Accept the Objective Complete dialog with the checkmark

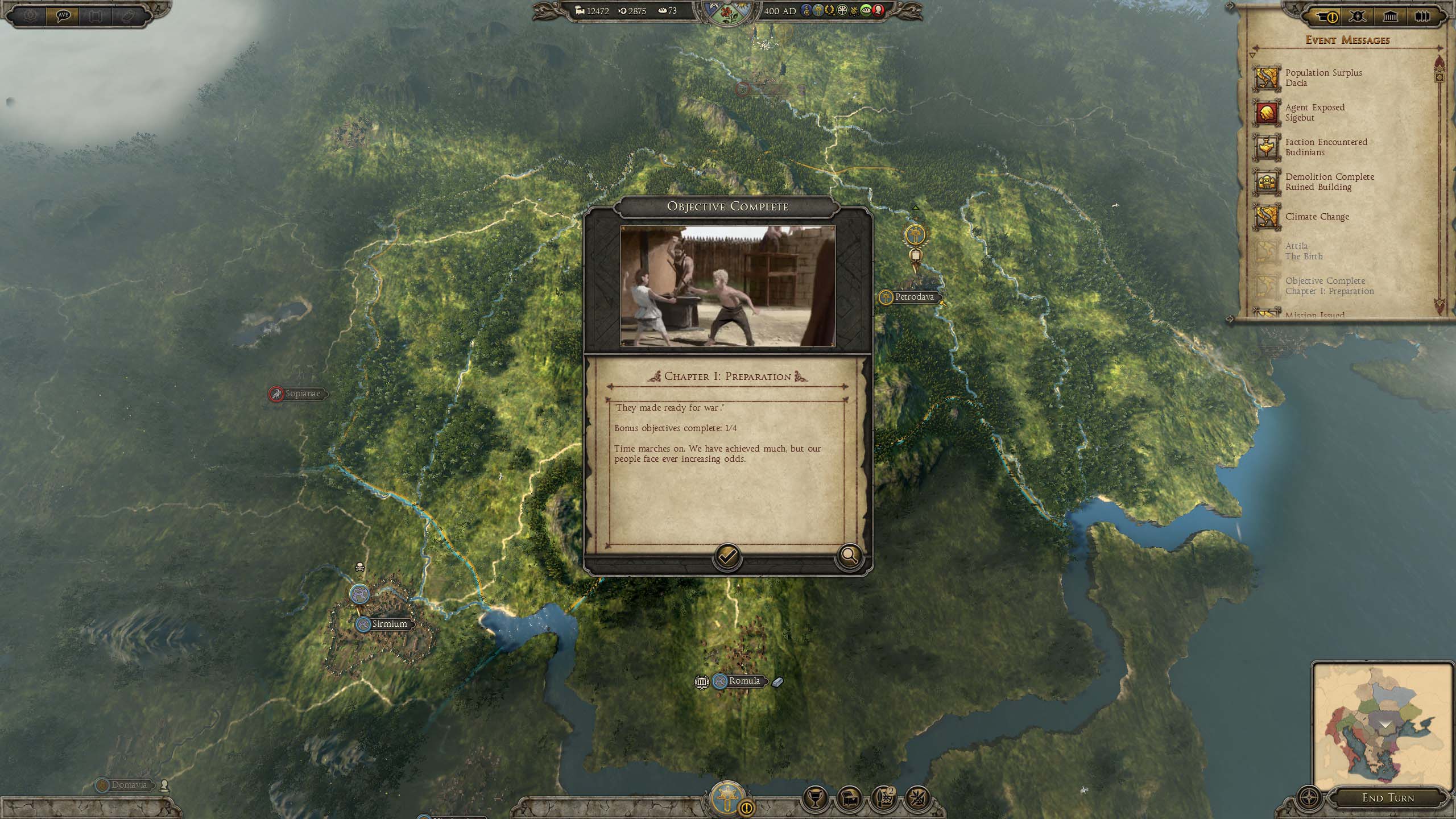727,556
